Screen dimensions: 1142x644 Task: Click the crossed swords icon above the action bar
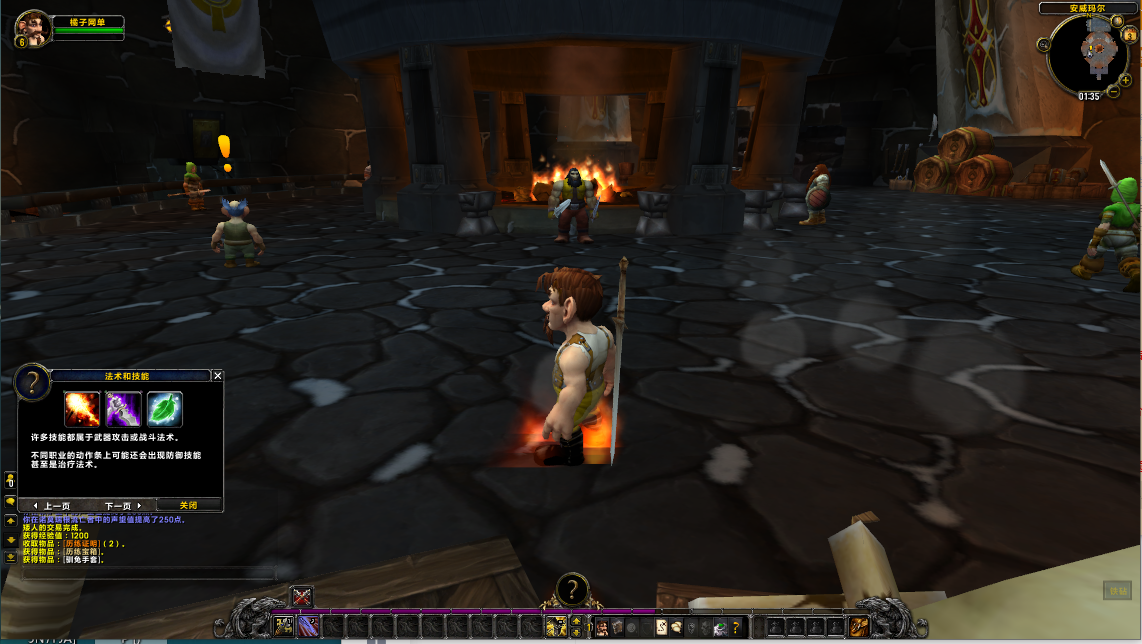pyautogui.click(x=302, y=597)
